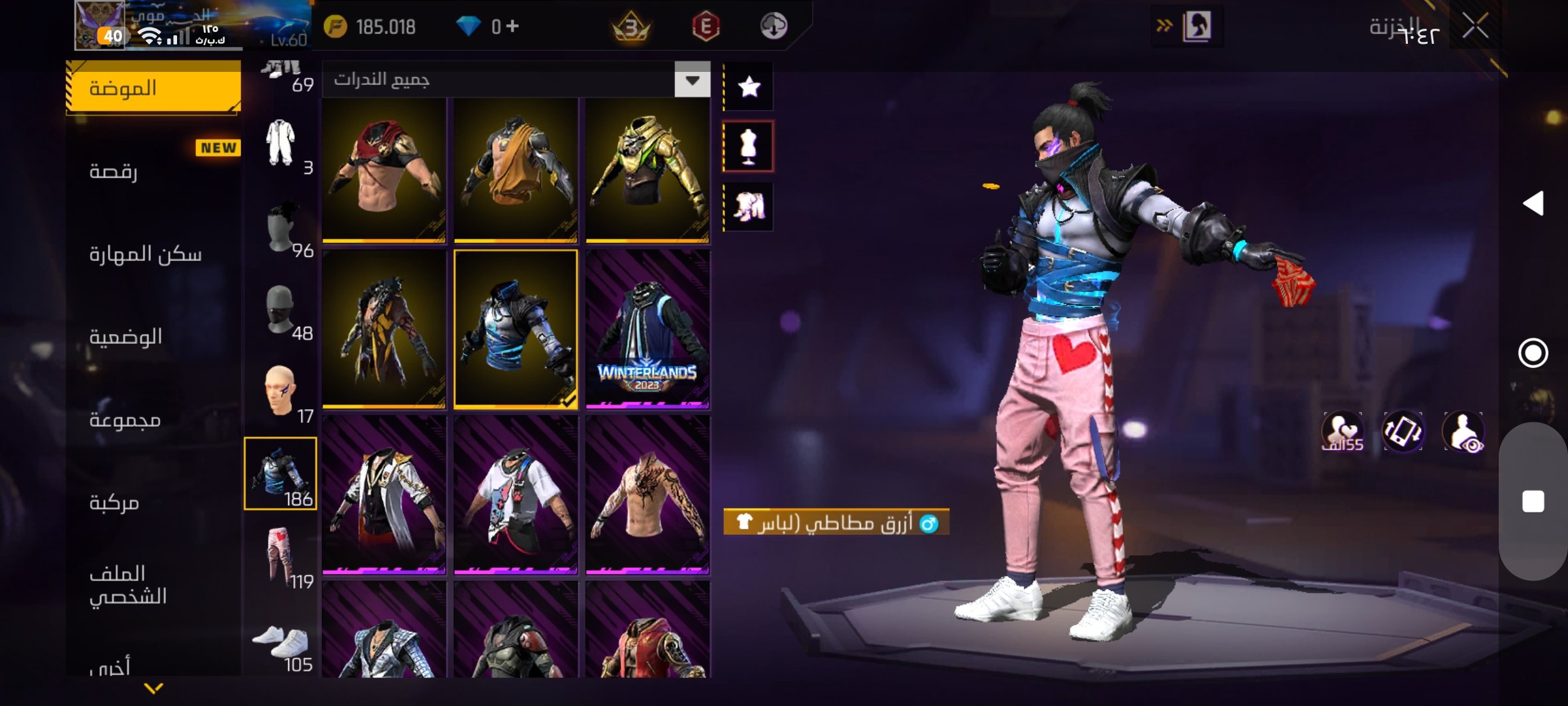Choose the red hooded shirtless top
1568x706 pixels.
pos(384,170)
